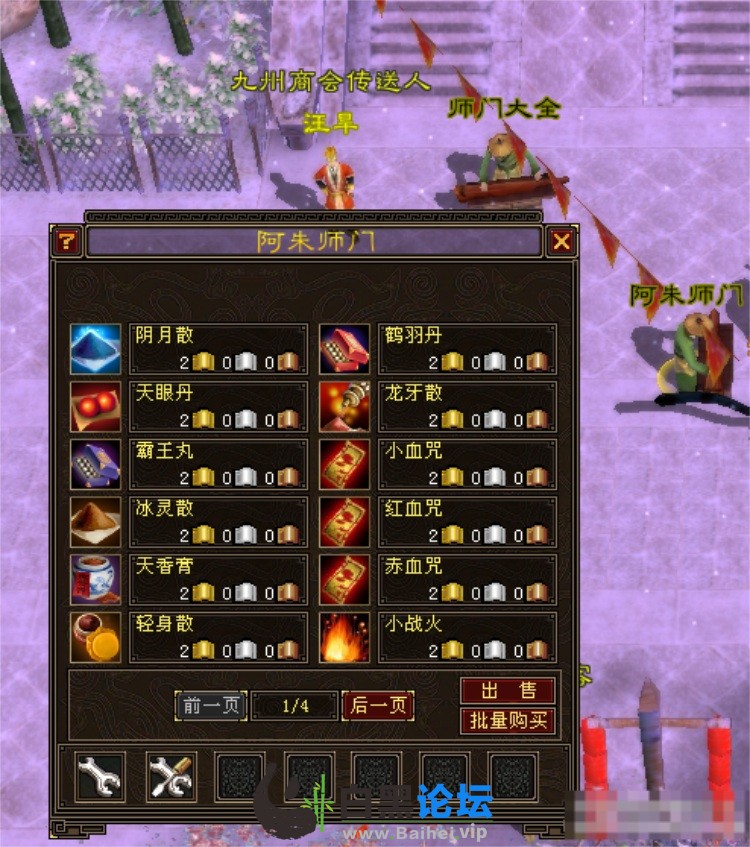
Task: Click the single wrench repair icon
Action: [x=101, y=776]
